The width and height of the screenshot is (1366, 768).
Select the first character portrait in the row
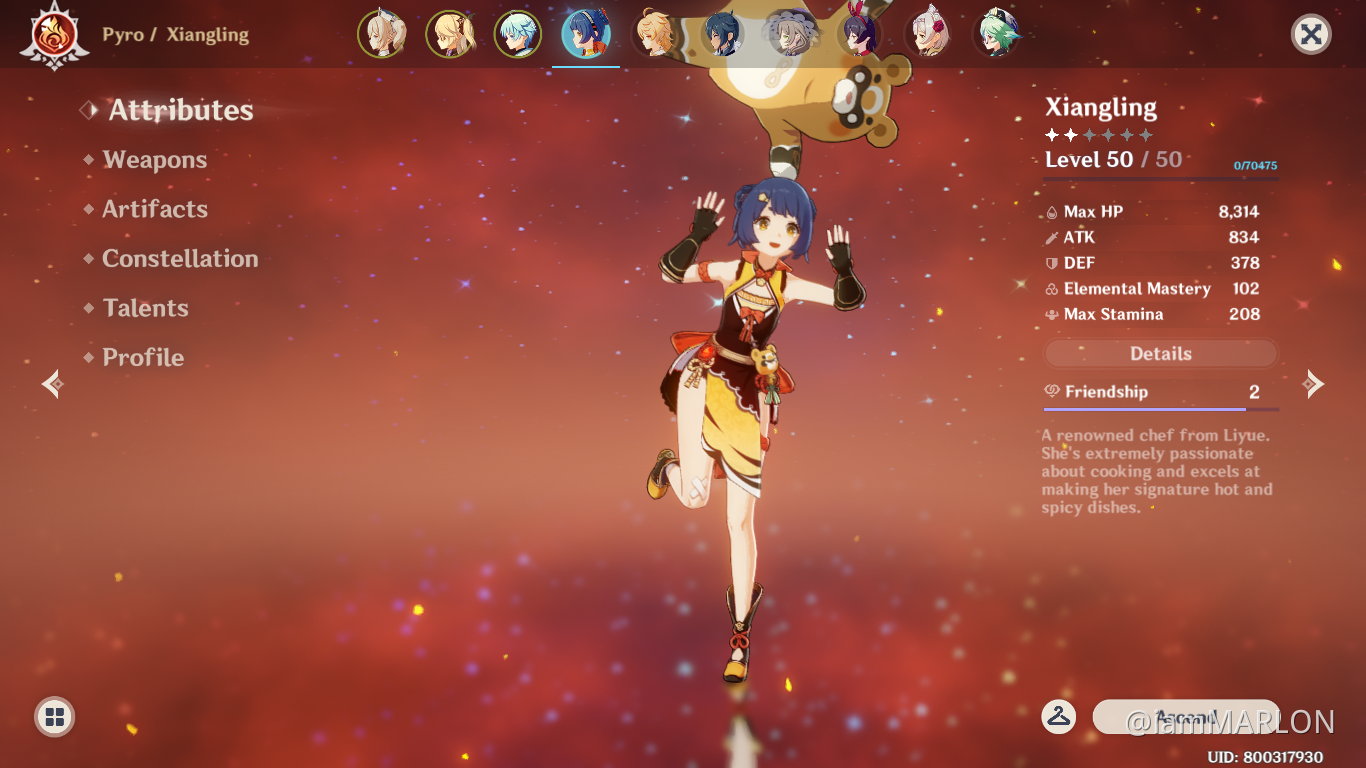tap(383, 33)
